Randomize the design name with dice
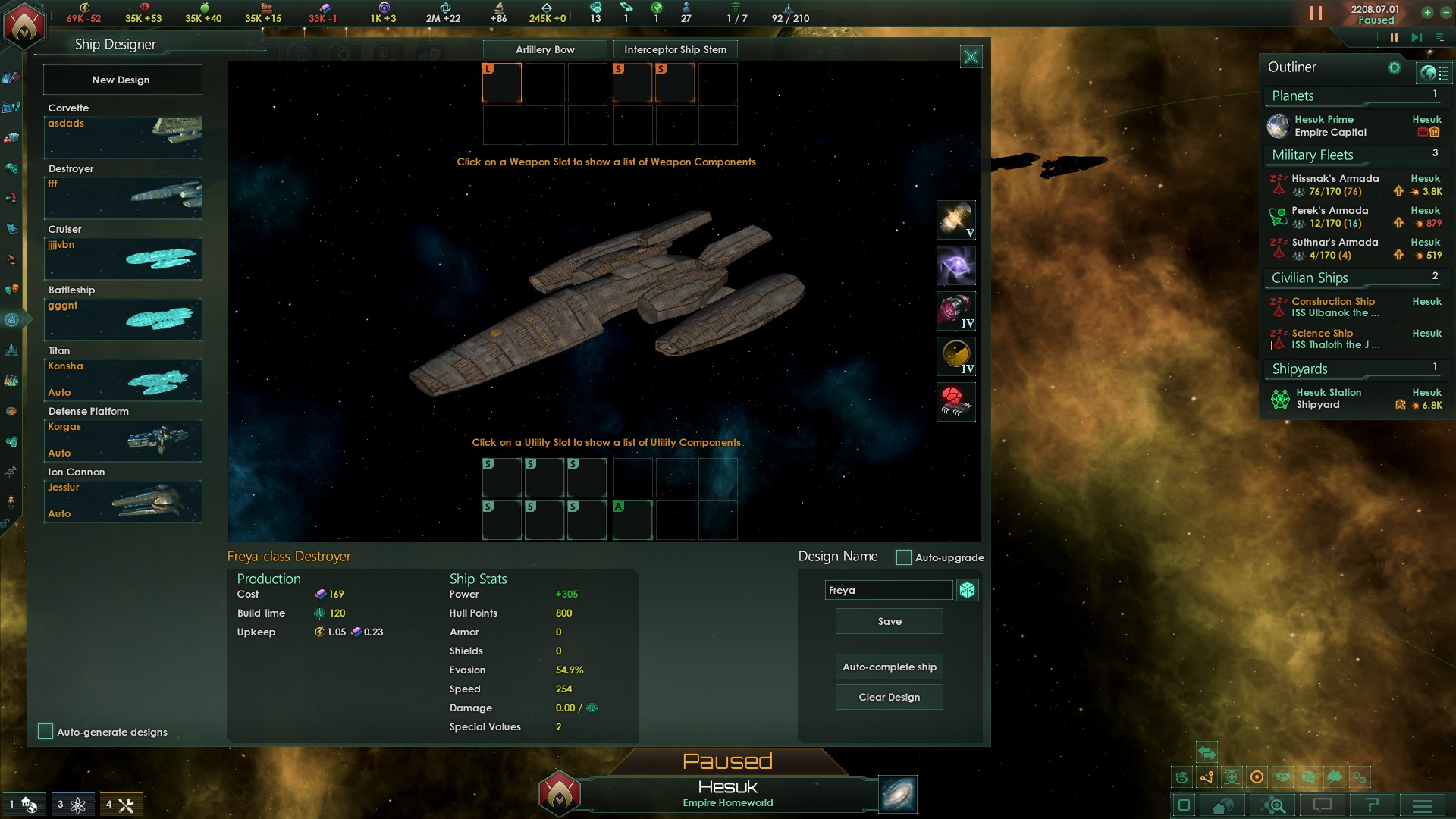This screenshot has height=819, width=1456. click(x=967, y=590)
